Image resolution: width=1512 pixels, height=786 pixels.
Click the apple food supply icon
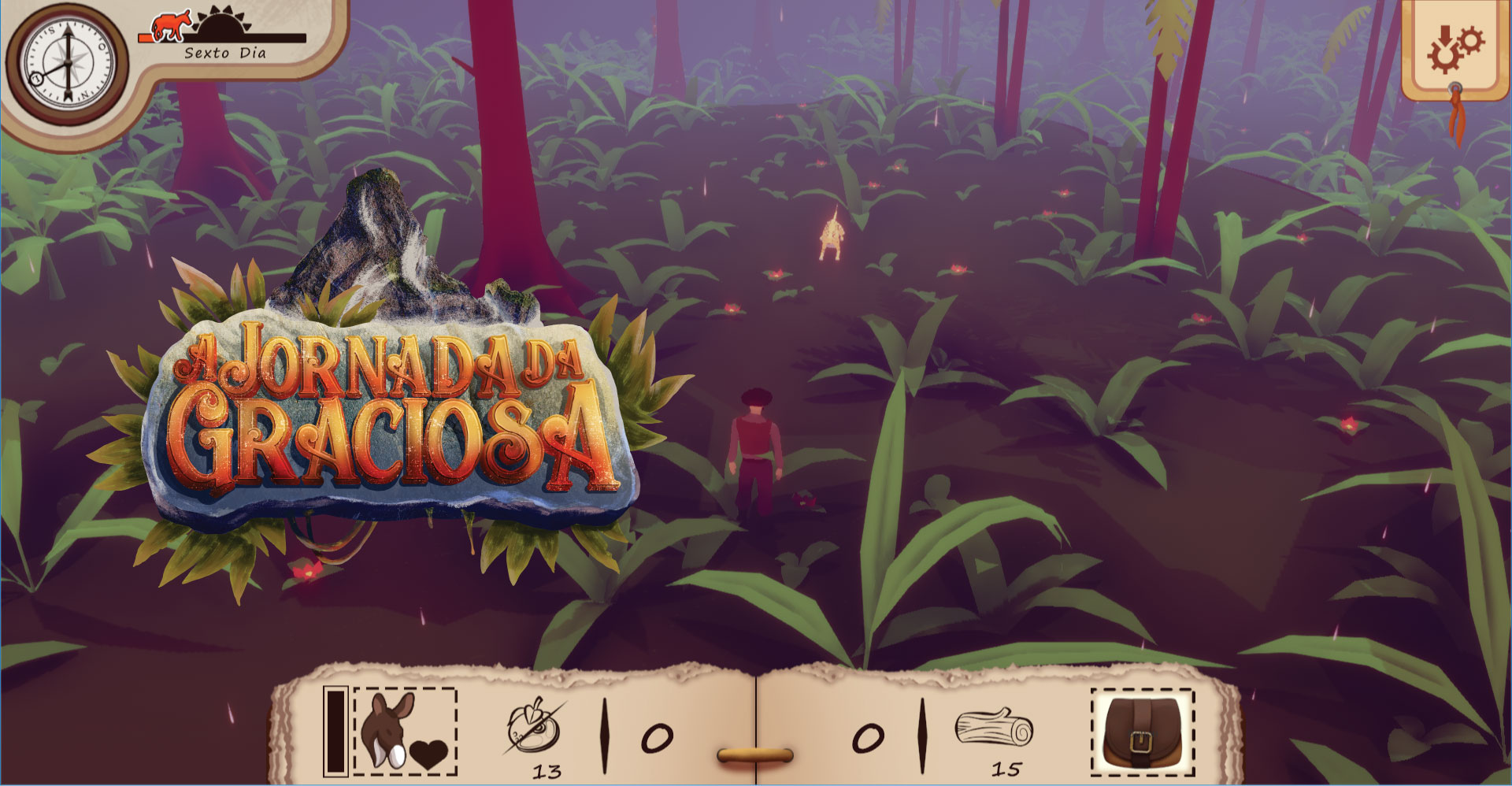tap(534, 729)
